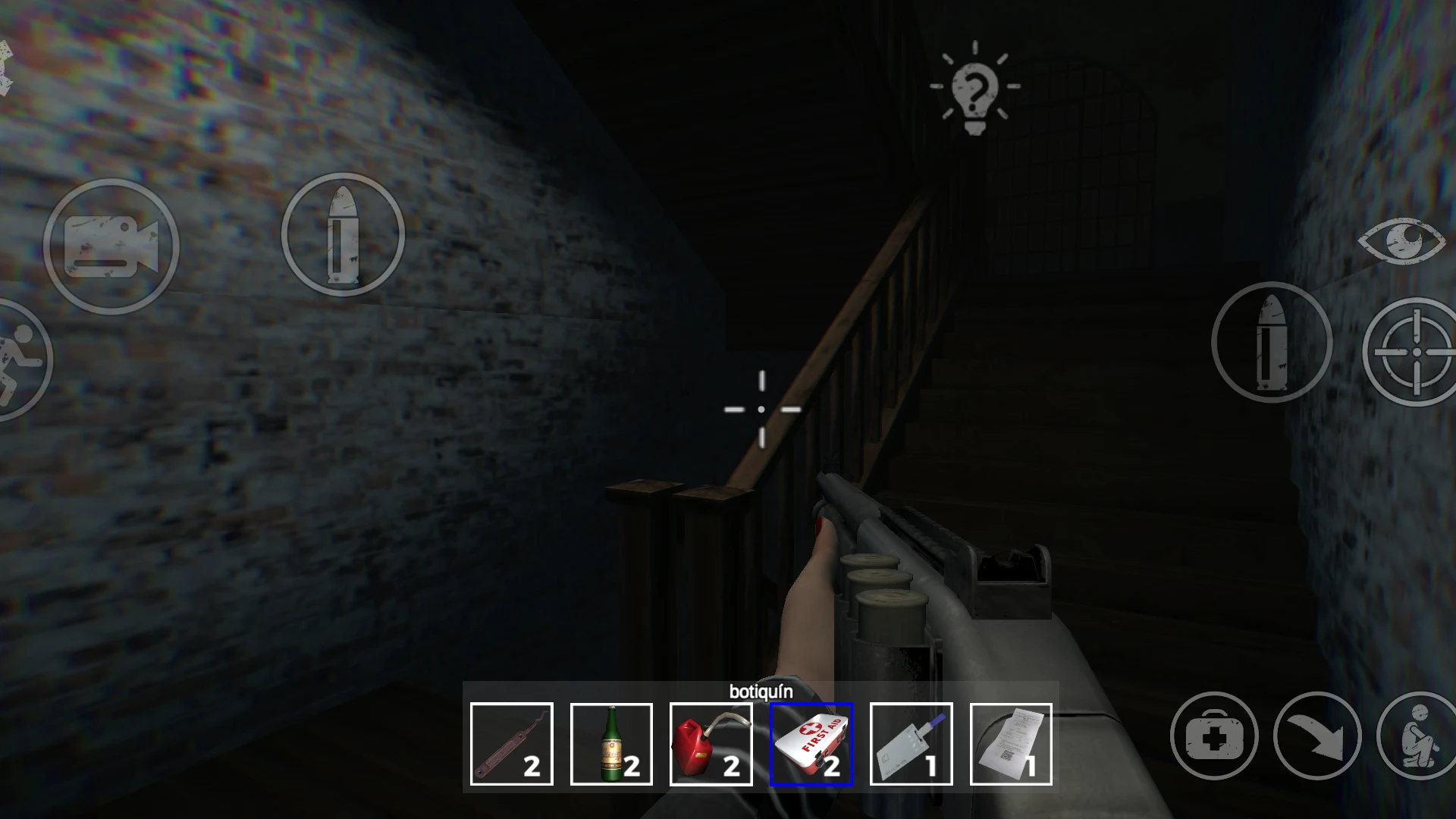Select the red gas can slot
This screenshot has height=819, width=1456.
[711, 742]
